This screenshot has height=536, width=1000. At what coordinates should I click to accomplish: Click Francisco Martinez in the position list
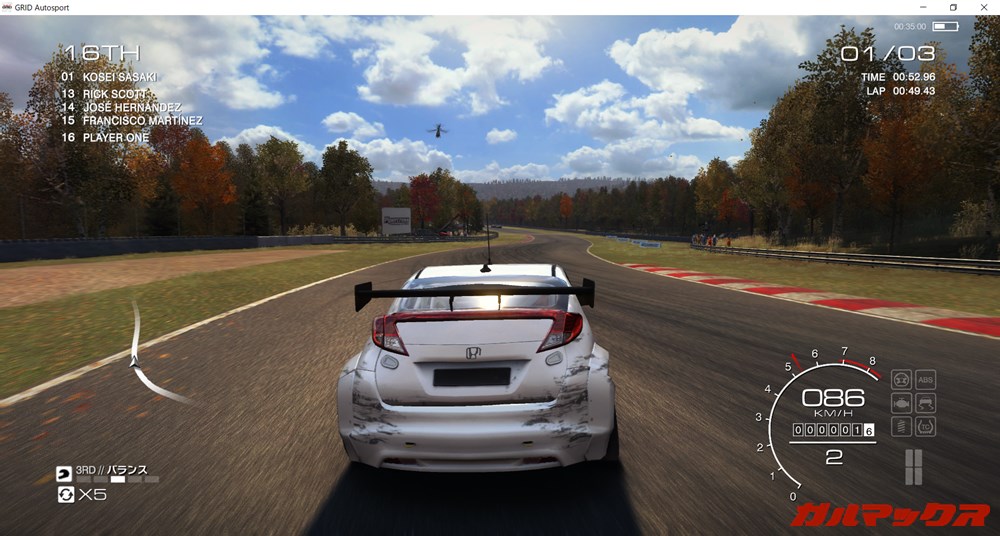click(131, 121)
